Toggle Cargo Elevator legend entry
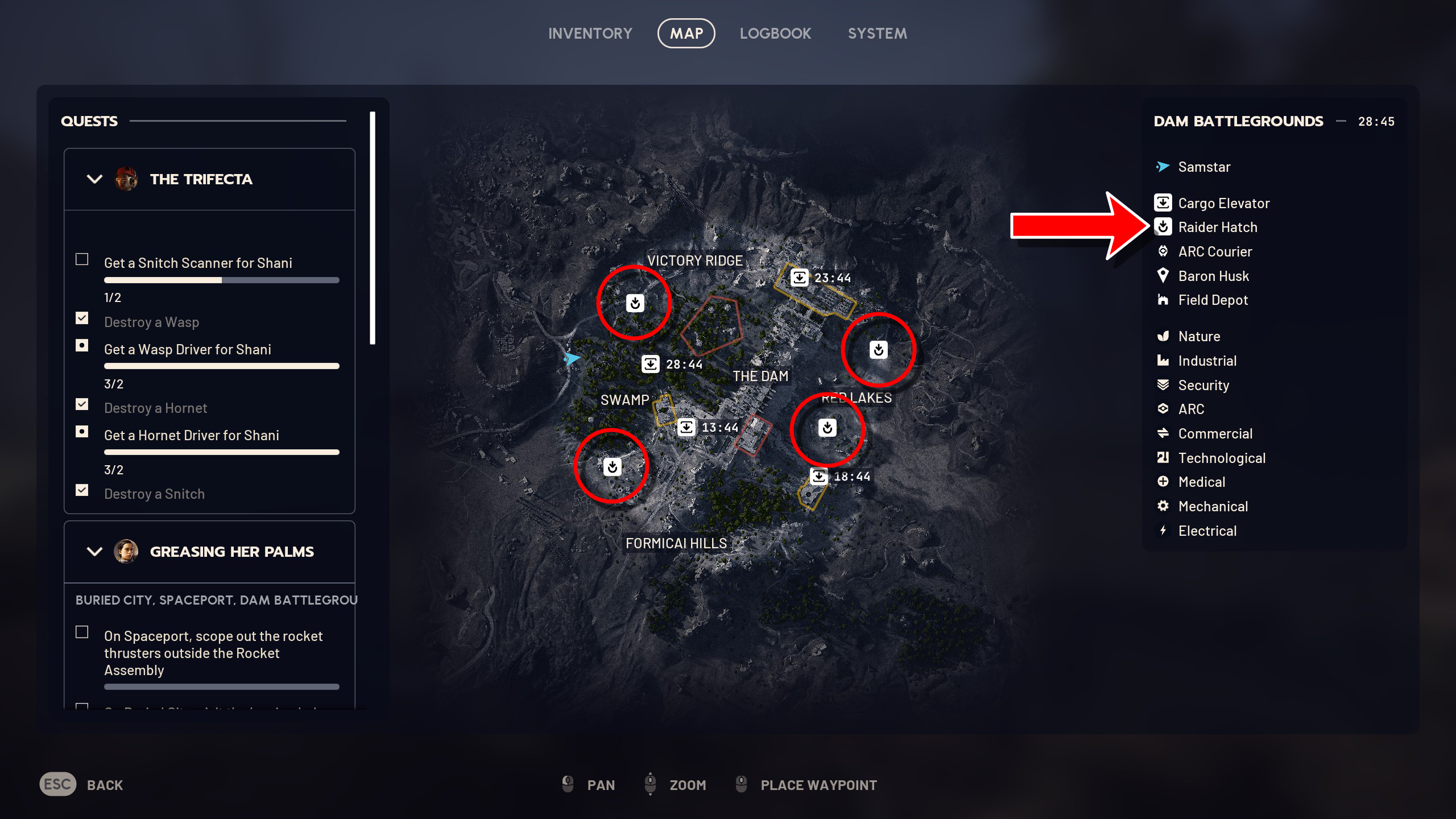Screen dimensions: 1456x819 pyautogui.click(x=1223, y=203)
